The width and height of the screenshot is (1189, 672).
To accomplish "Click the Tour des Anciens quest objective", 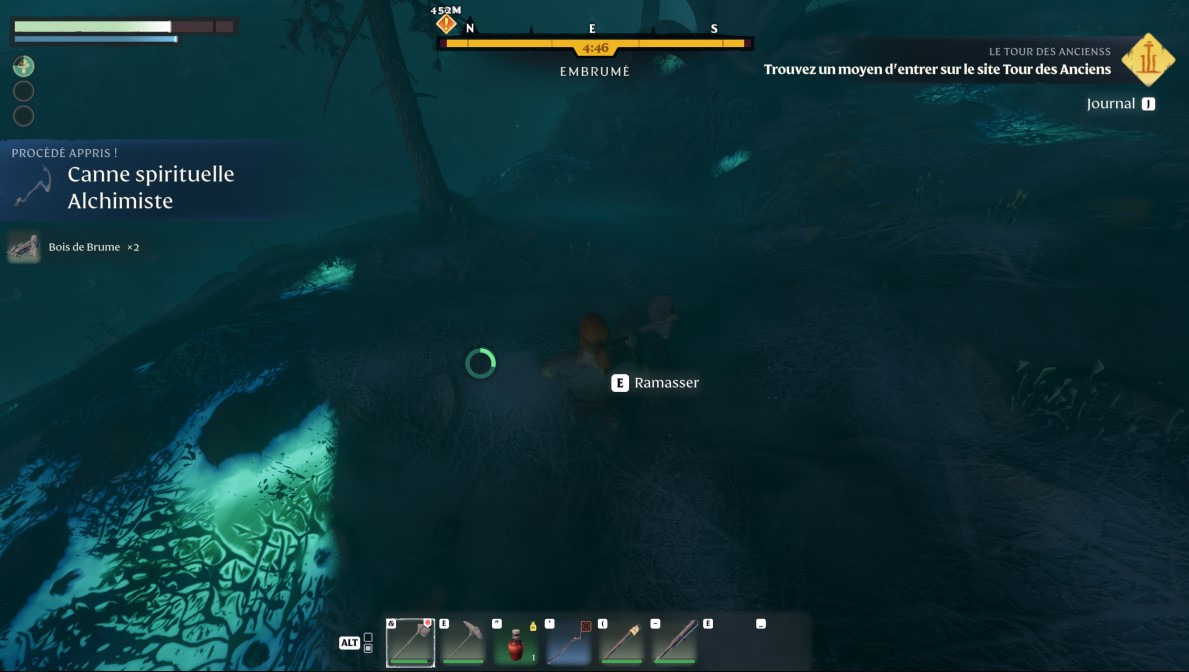I will point(937,69).
